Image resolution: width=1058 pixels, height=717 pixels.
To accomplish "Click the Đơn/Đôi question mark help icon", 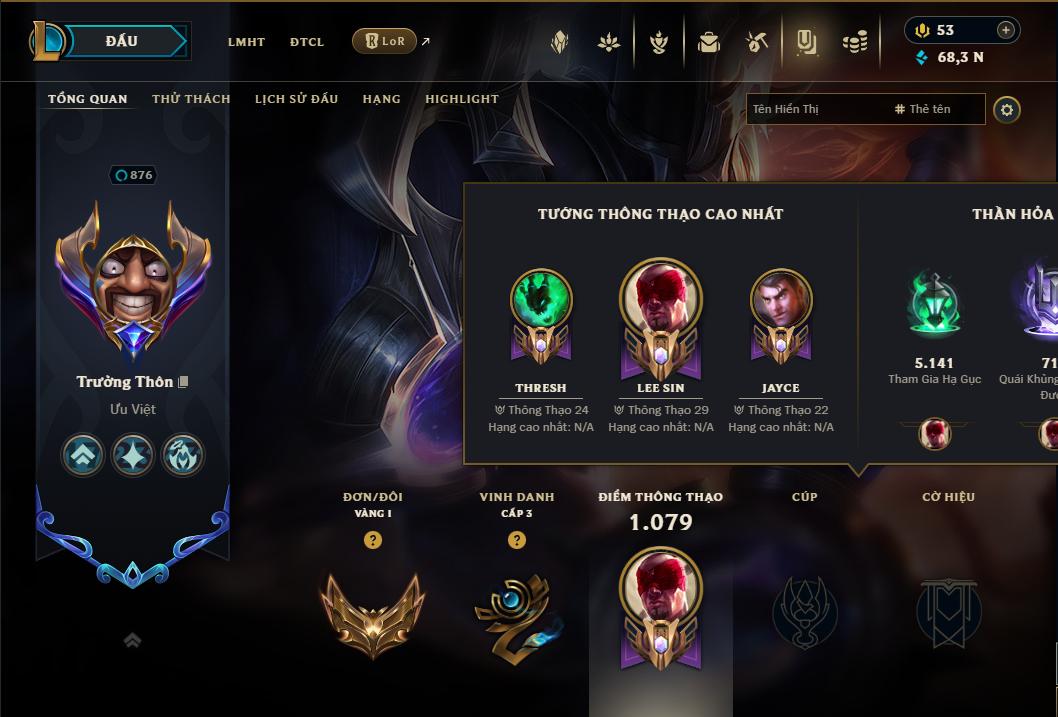I will click(x=373, y=540).
